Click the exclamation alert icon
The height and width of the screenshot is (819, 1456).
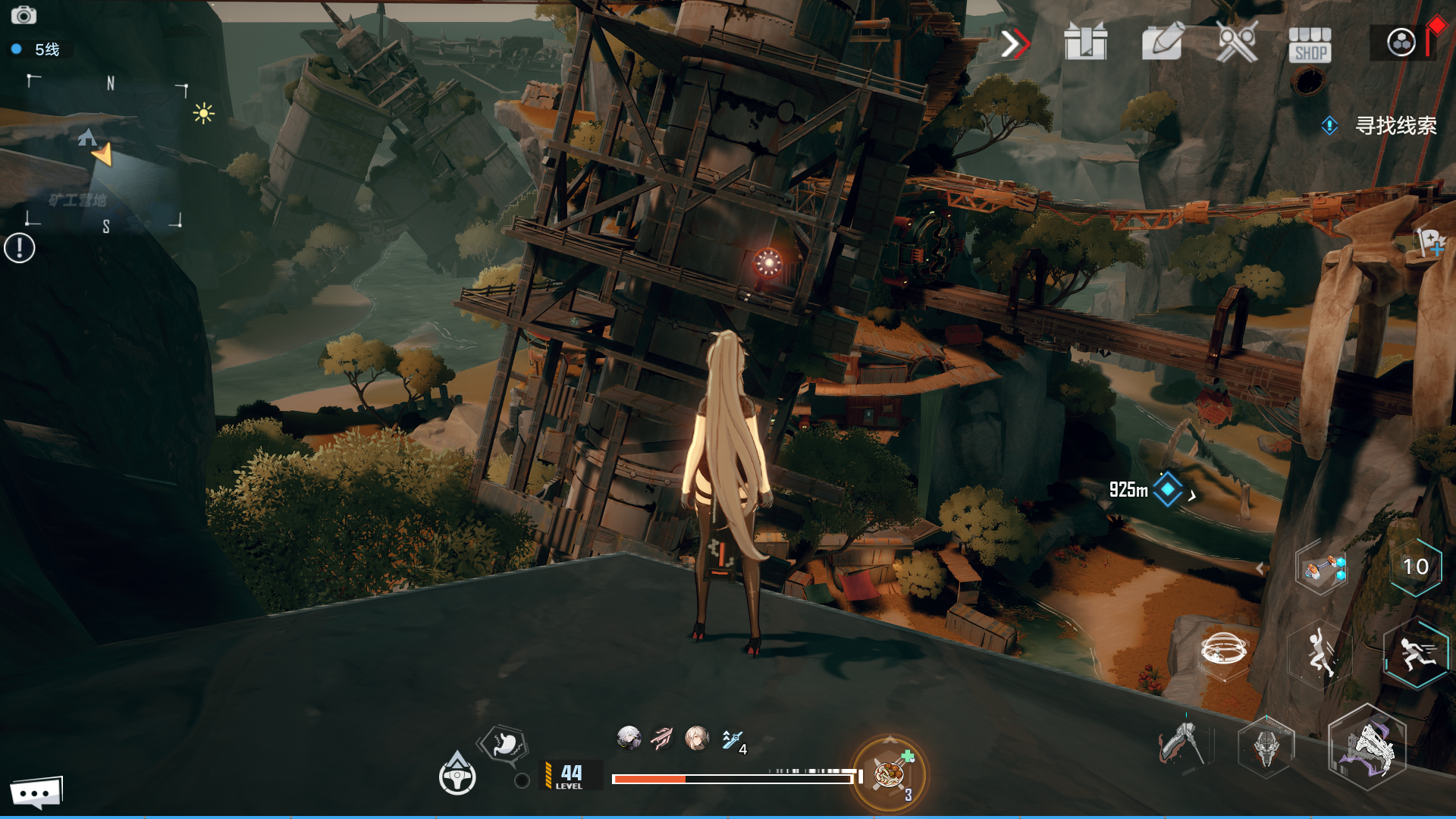coord(20,248)
